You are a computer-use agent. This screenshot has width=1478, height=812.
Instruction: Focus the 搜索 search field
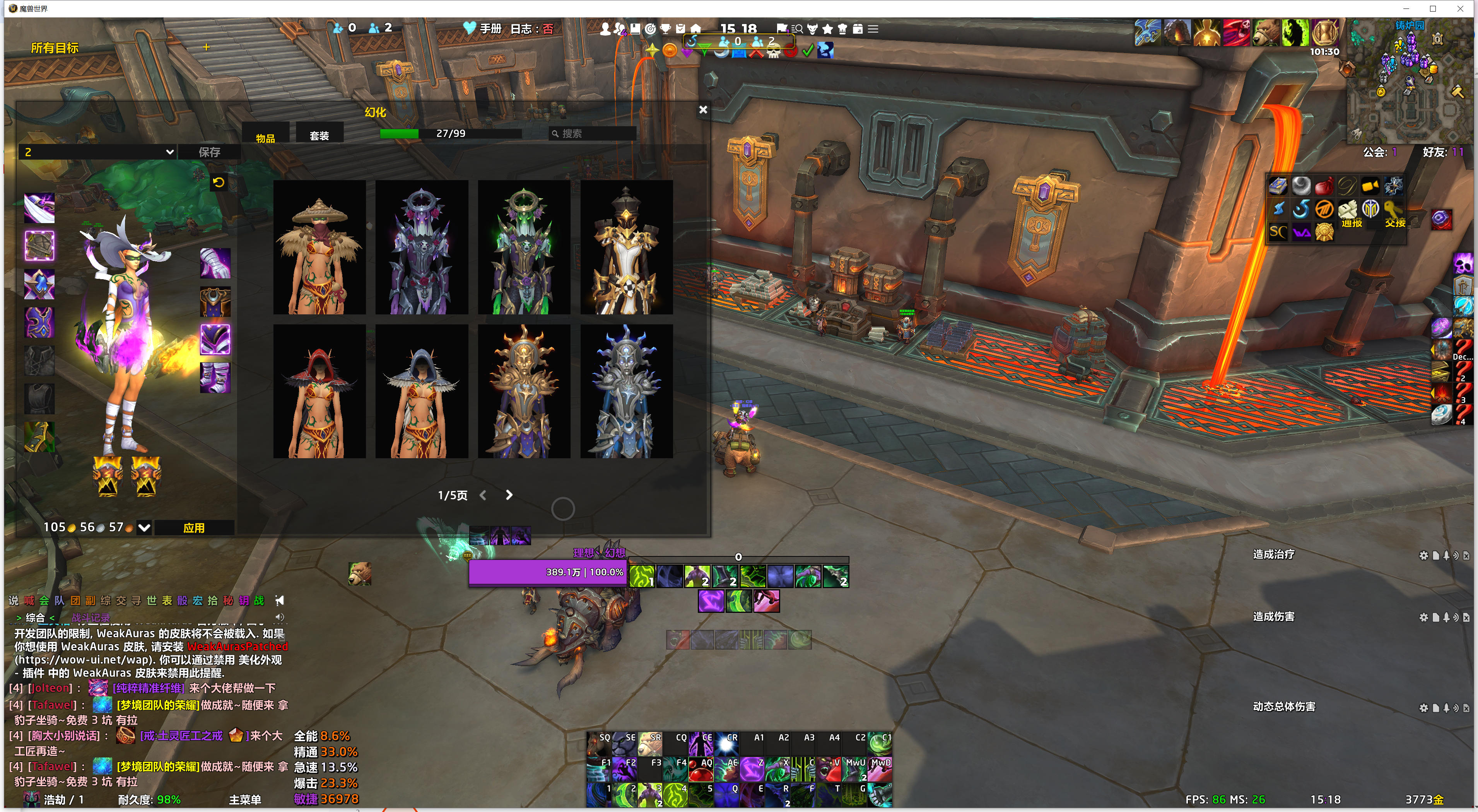coord(594,134)
